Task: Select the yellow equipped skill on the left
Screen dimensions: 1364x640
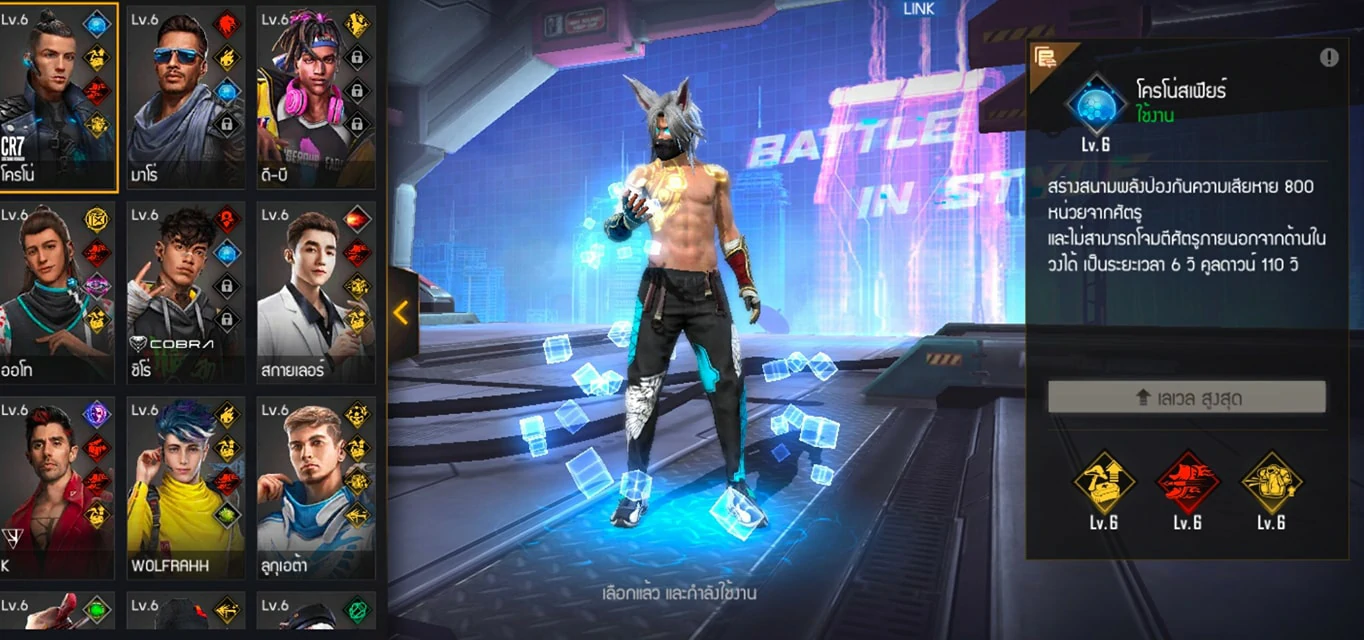Action: (x=1104, y=483)
